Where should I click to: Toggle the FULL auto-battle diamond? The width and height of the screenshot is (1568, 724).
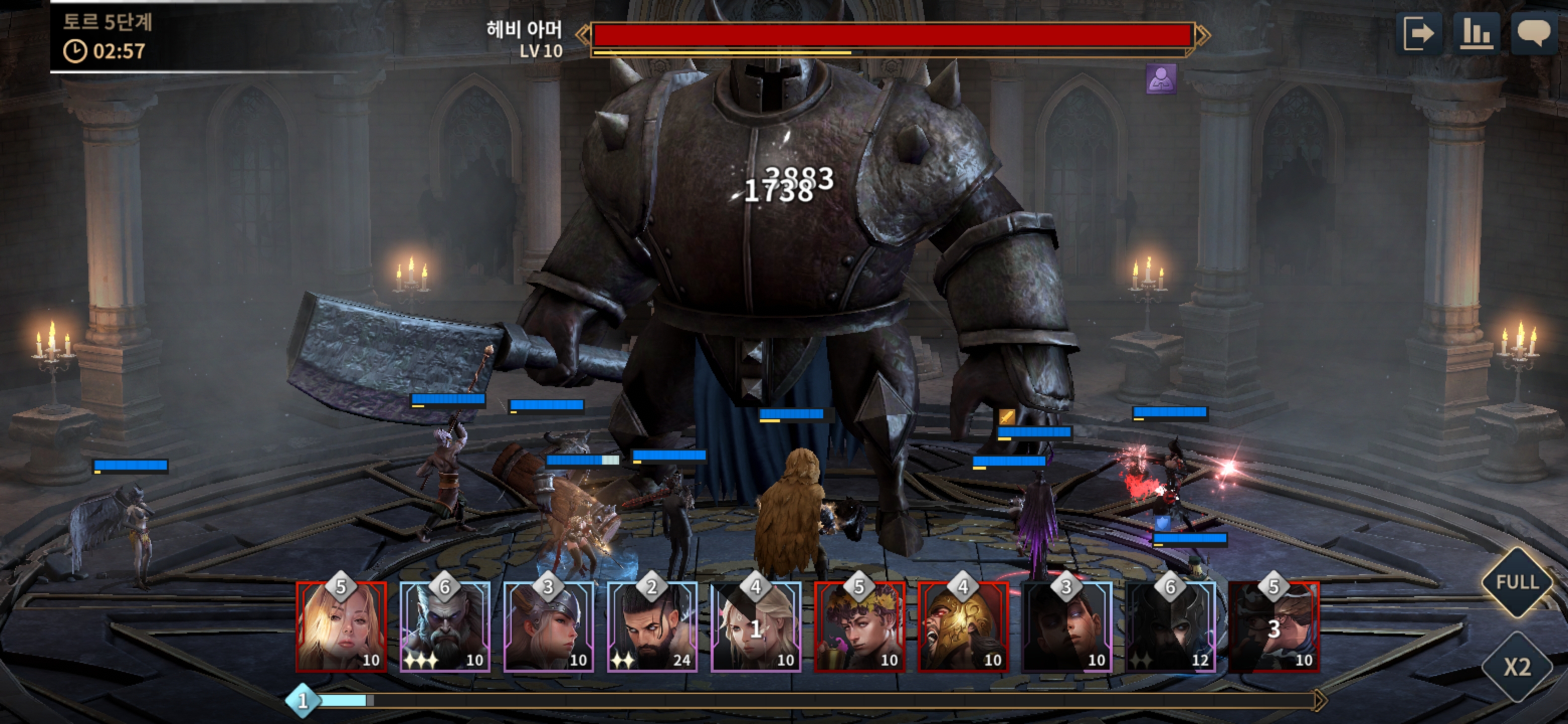pos(1517,582)
